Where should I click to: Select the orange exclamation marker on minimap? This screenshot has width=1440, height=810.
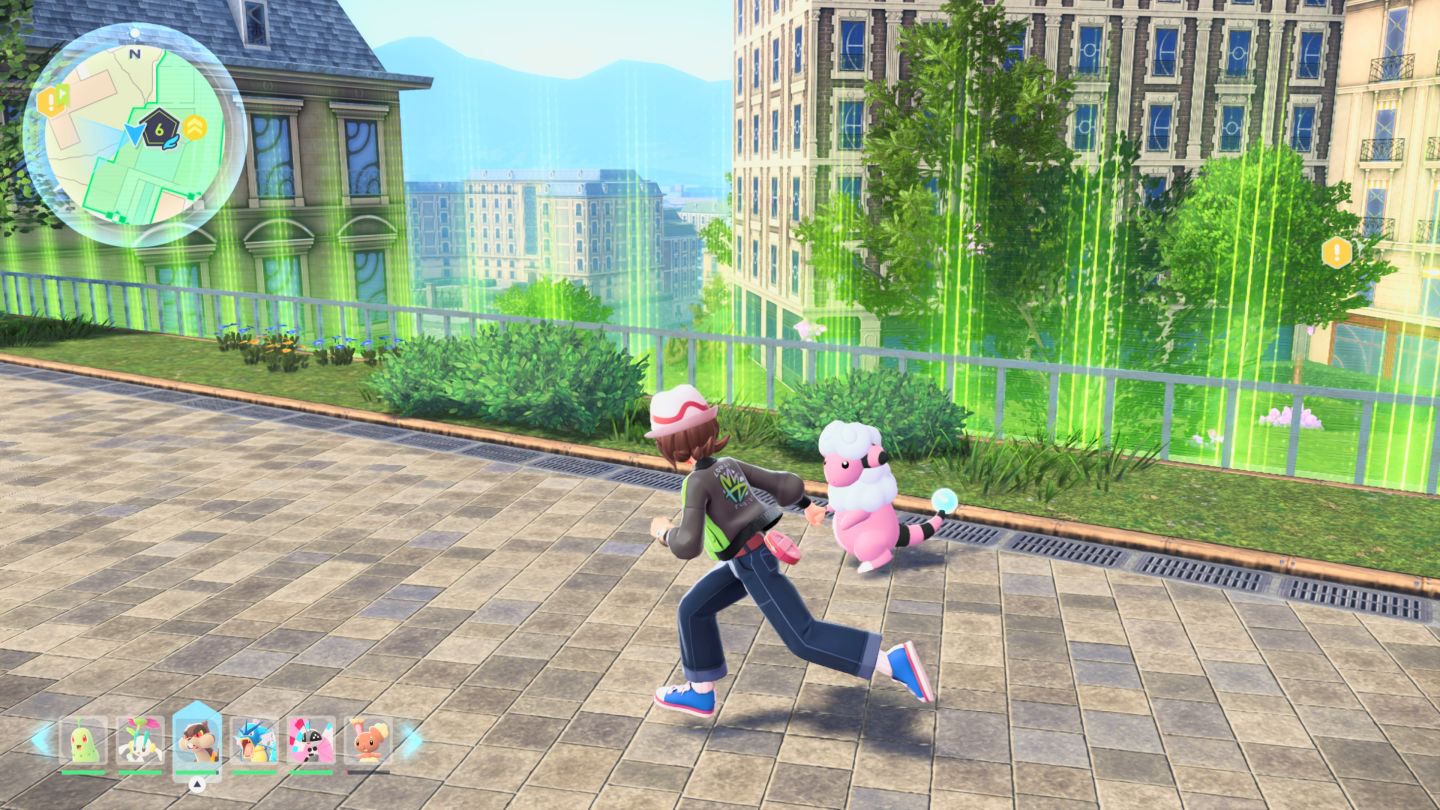[49, 100]
